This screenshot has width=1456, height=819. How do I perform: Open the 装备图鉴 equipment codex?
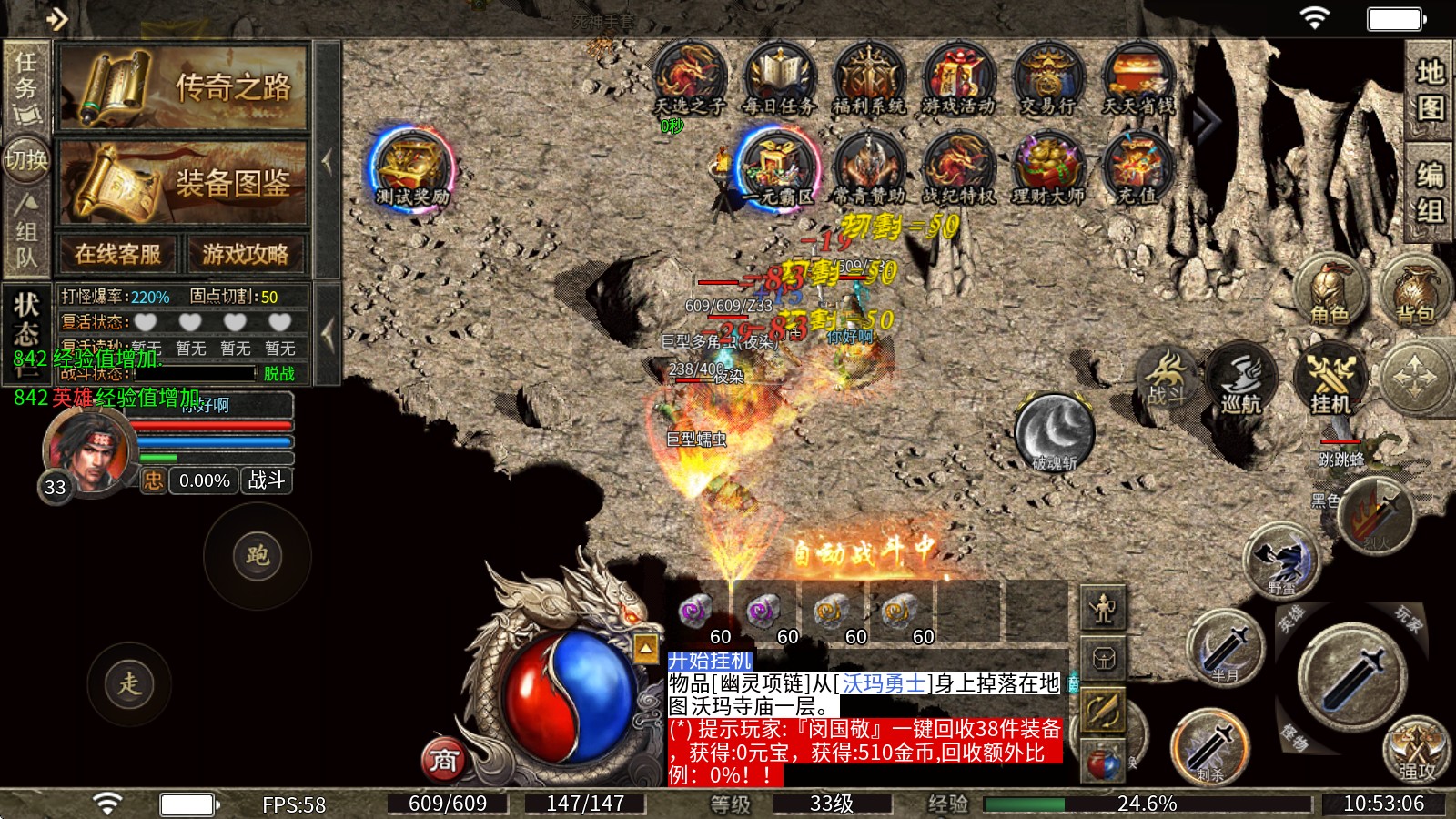click(x=184, y=182)
